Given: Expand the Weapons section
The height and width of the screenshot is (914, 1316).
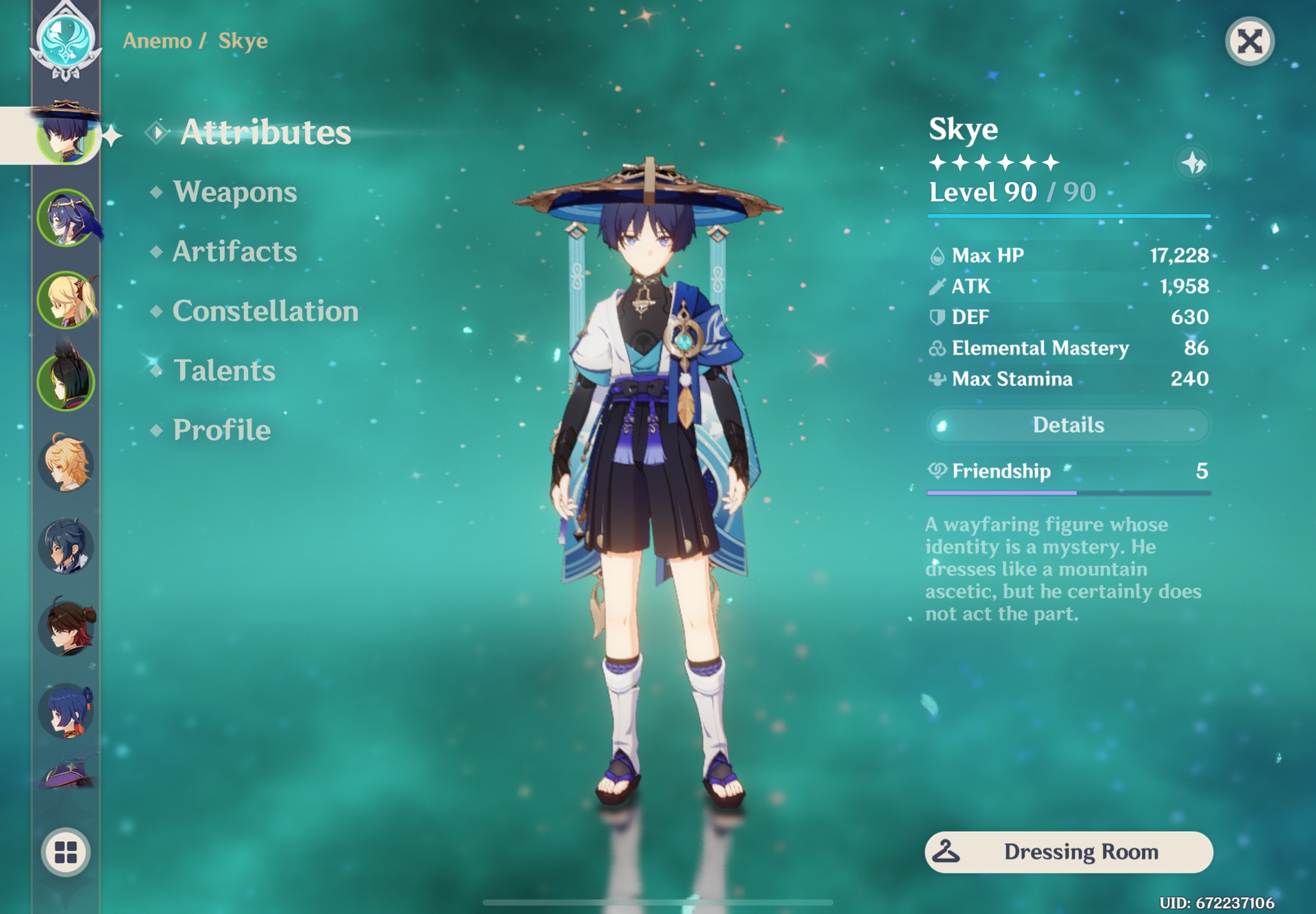Looking at the screenshot, I should pos(234,193).
